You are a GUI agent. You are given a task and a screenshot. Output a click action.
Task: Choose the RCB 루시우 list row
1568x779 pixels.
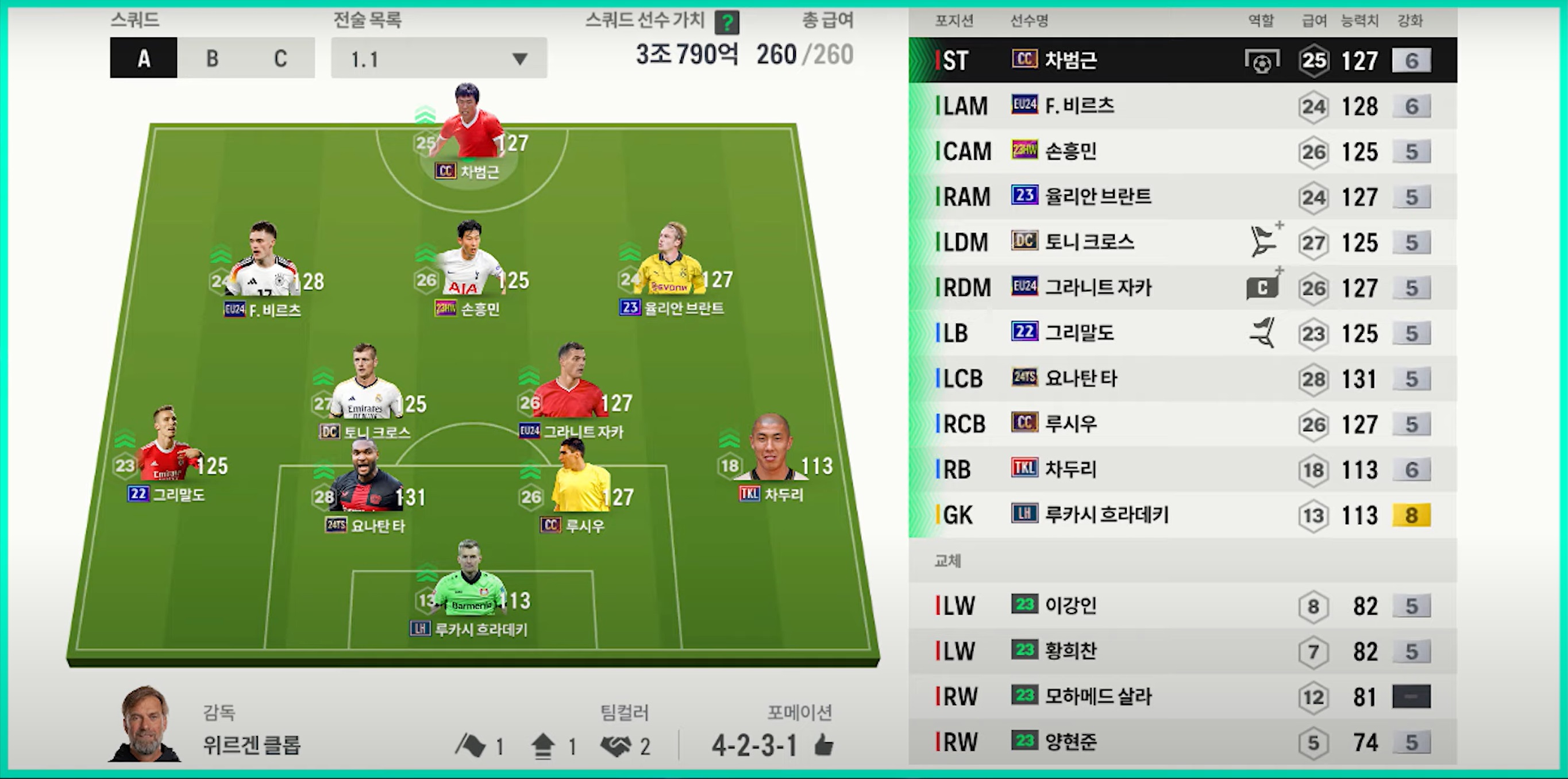point(1182,423)
